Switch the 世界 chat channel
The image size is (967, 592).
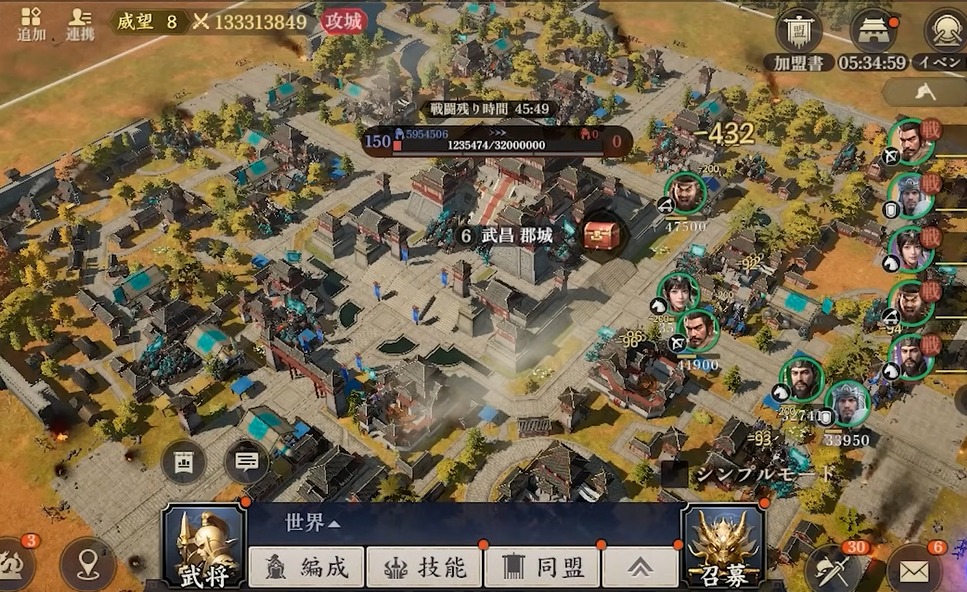312,523
